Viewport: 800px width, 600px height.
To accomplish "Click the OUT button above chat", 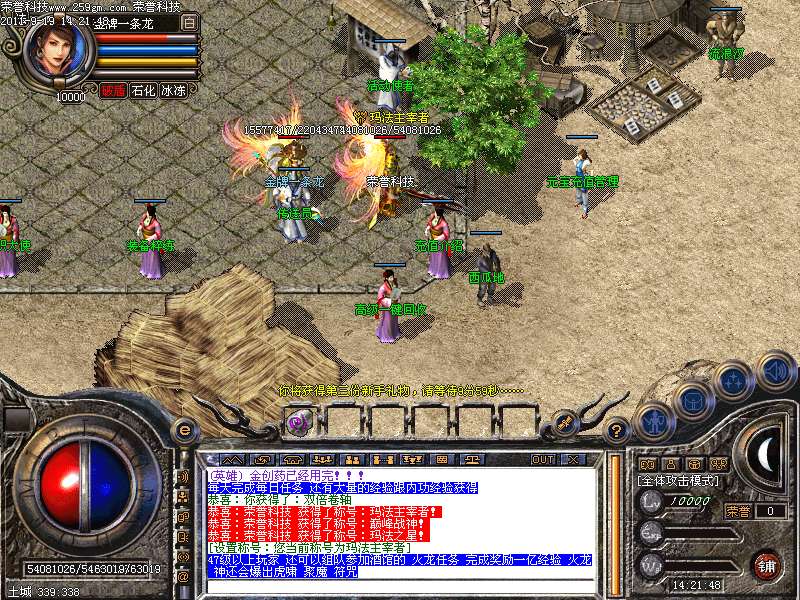I will [543, 459].
